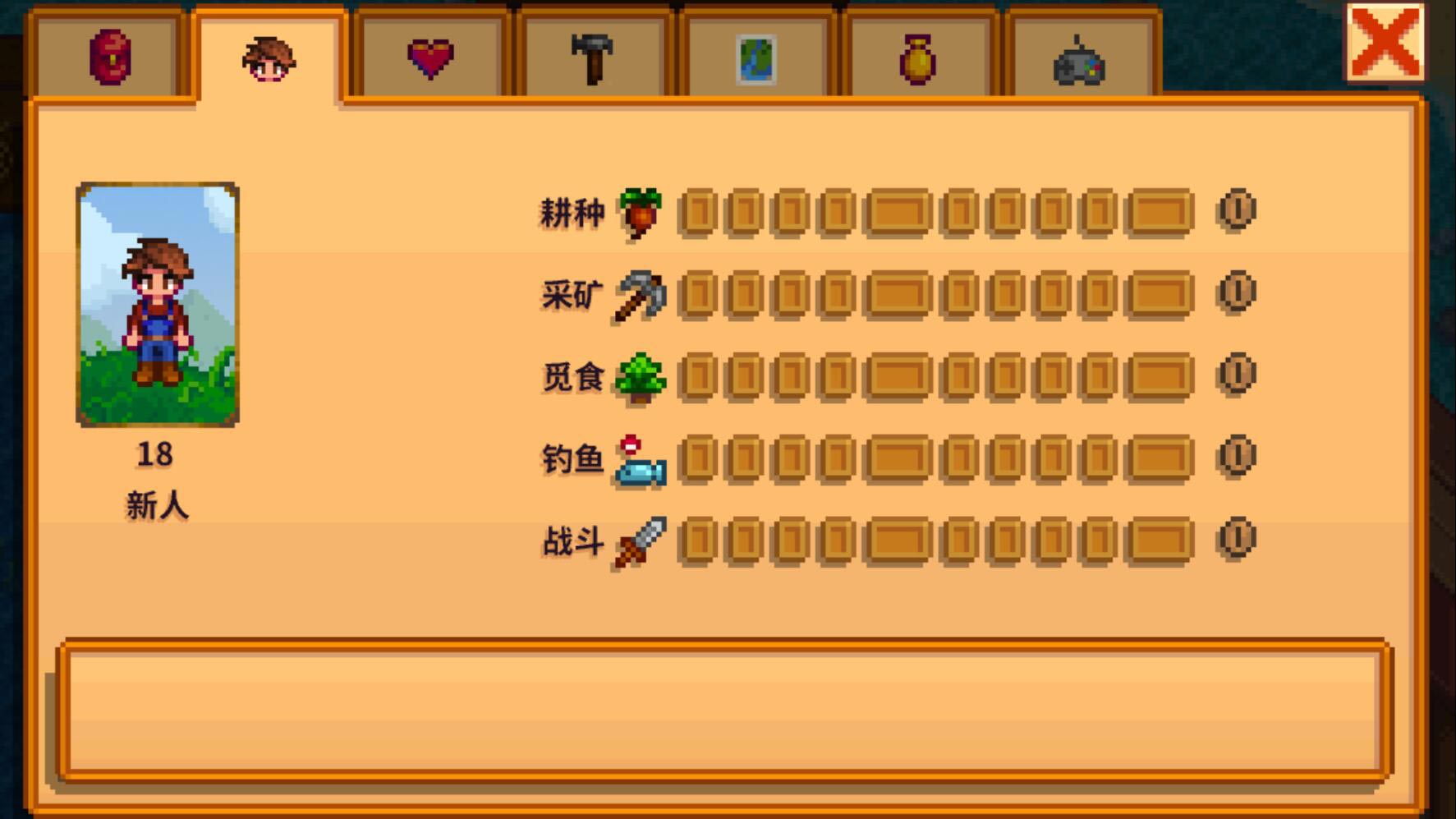Click the inventory backpack tab
1456x819 pixels.
tap(108, 59)
